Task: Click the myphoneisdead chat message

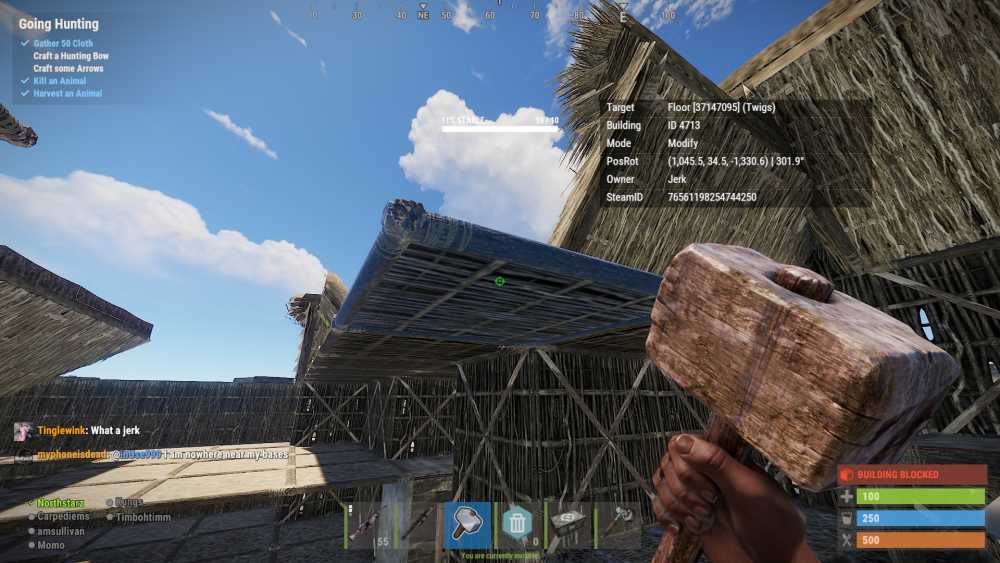Action: pyautogui.click(x=160, y=454)
